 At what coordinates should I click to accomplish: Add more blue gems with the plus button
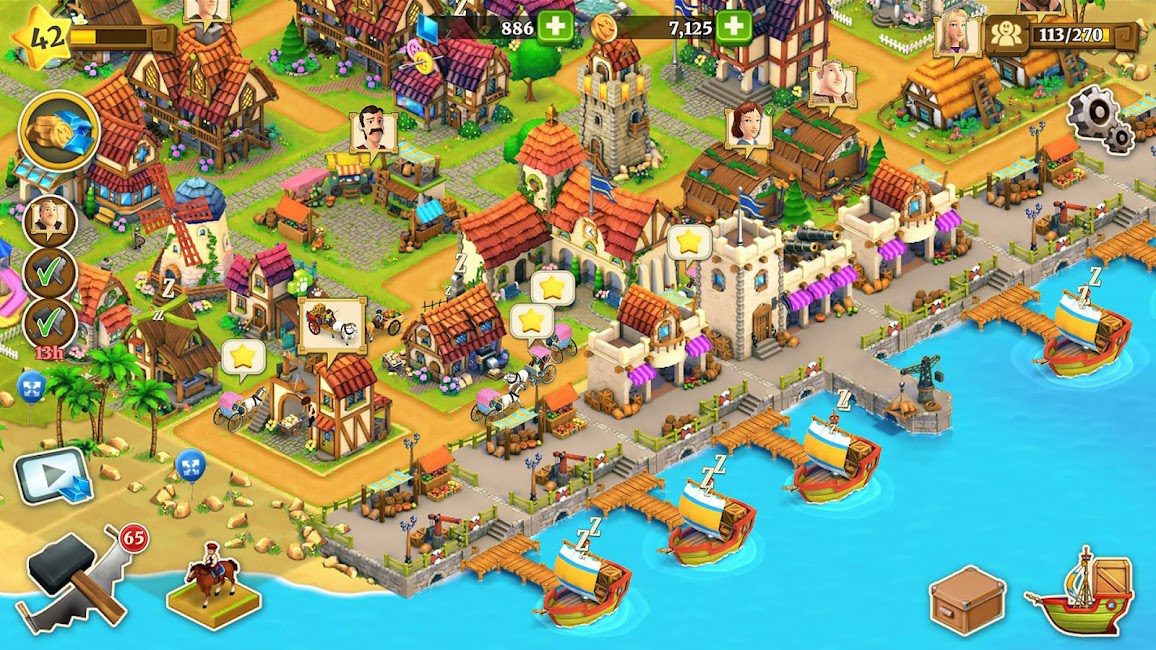(555, 27)
